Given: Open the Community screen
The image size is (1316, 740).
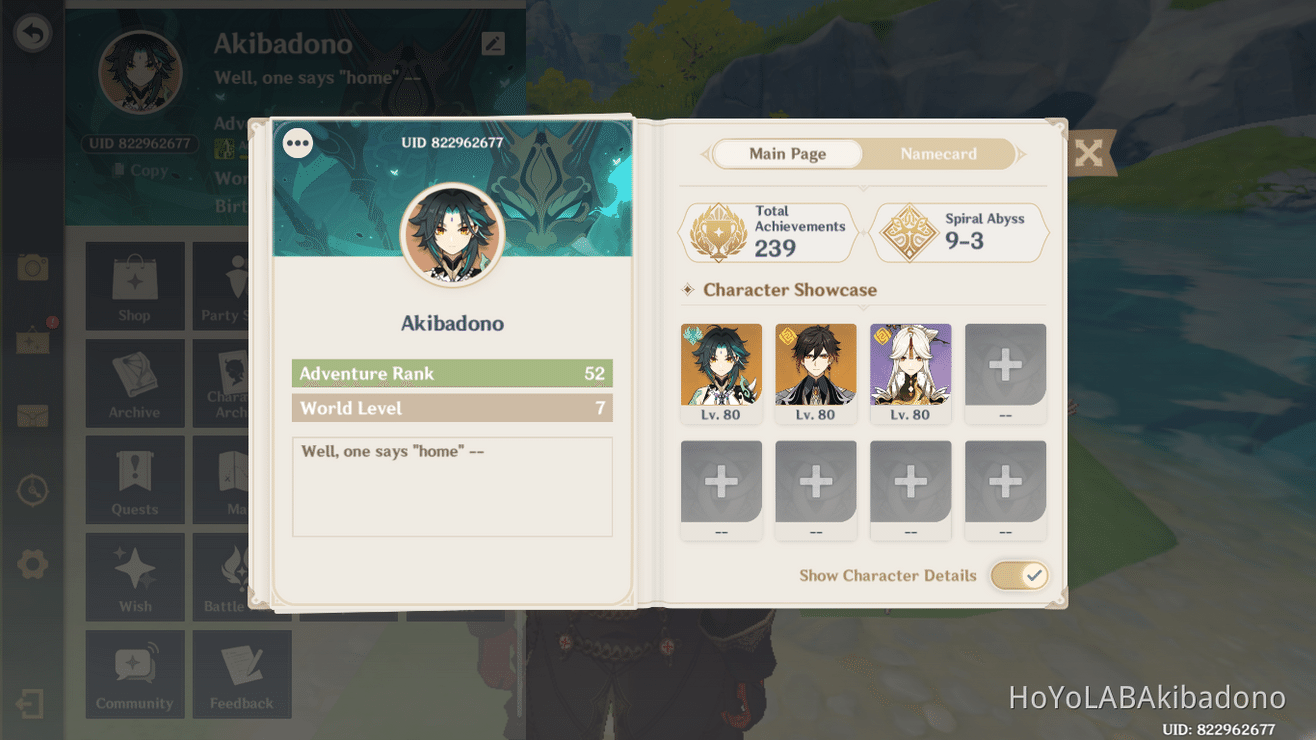Looking at the screenshot, I should click(135, 673).
